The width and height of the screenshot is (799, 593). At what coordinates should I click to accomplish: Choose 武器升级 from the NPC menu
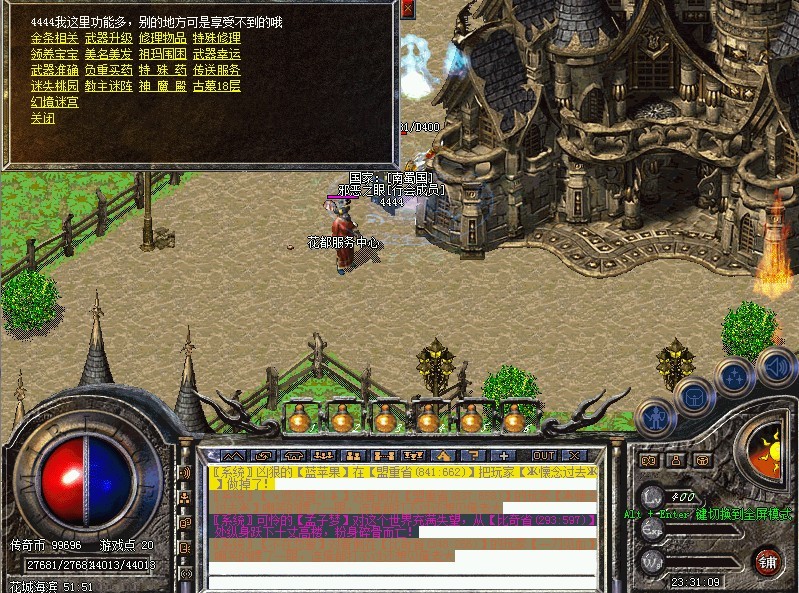[x=108, y=38]
